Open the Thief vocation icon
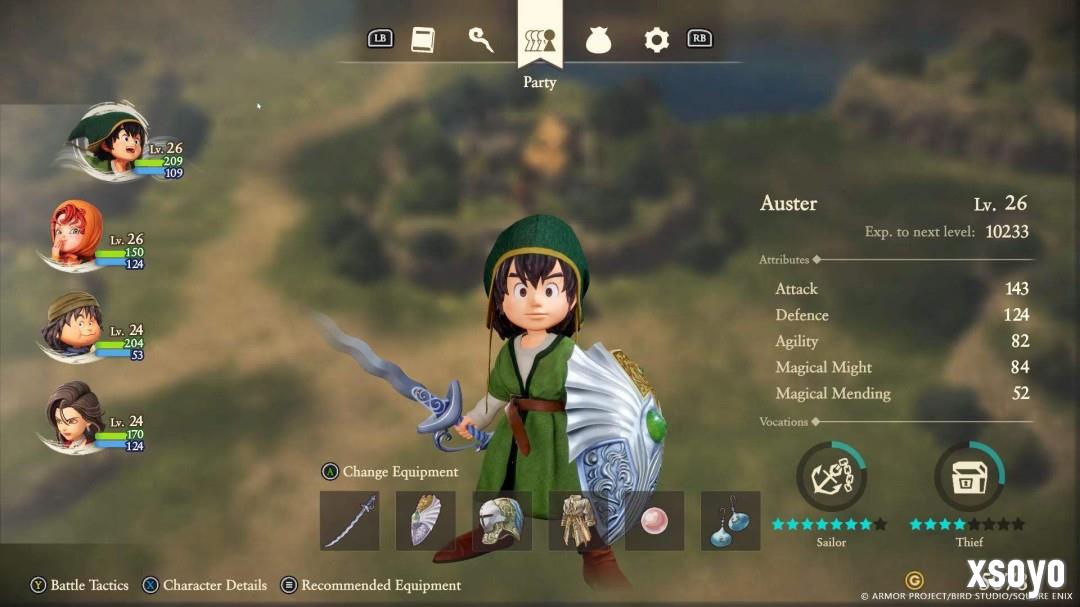 coord(969,477)
